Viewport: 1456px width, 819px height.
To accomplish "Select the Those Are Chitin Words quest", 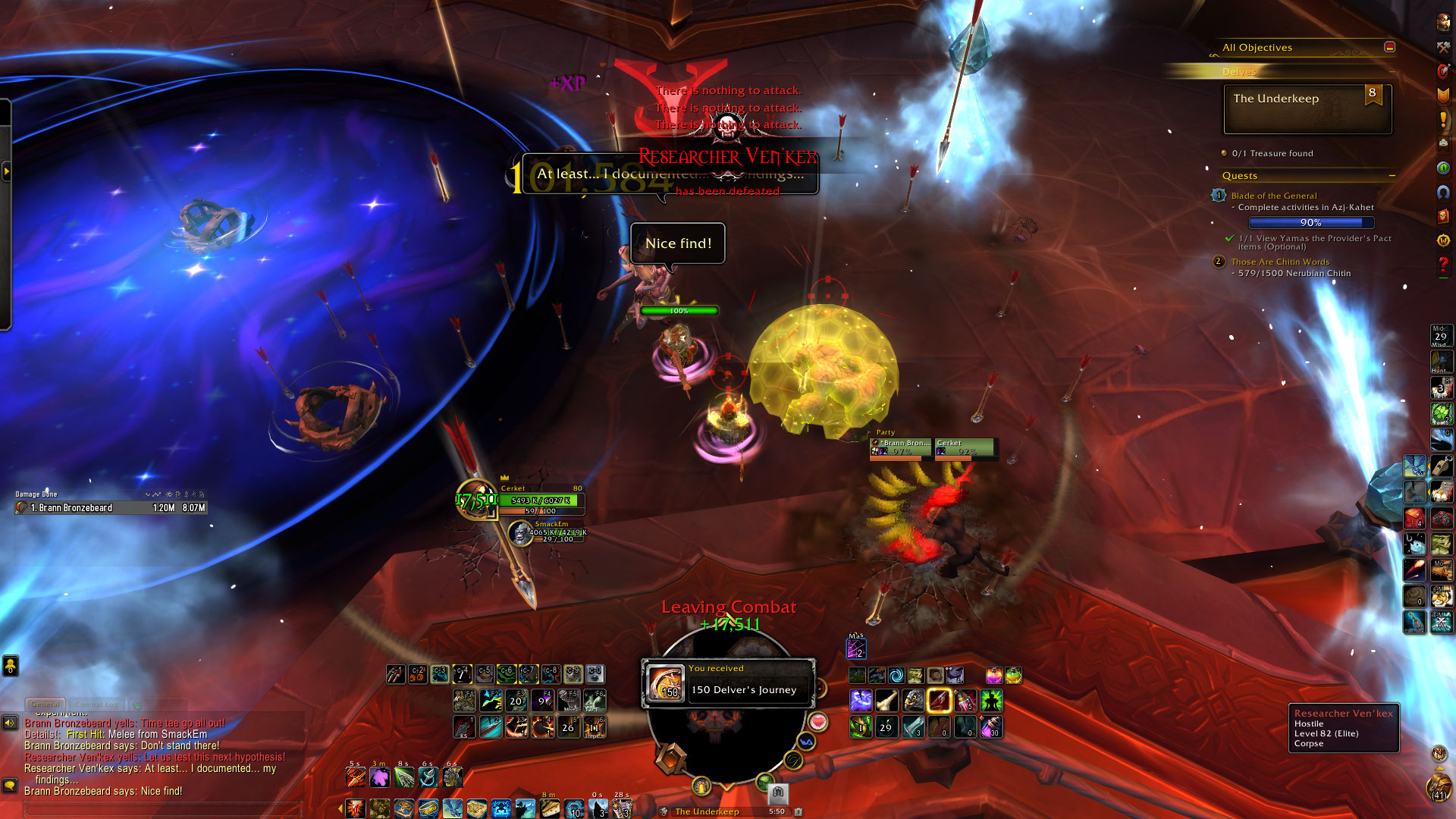I will [1279, 262].
